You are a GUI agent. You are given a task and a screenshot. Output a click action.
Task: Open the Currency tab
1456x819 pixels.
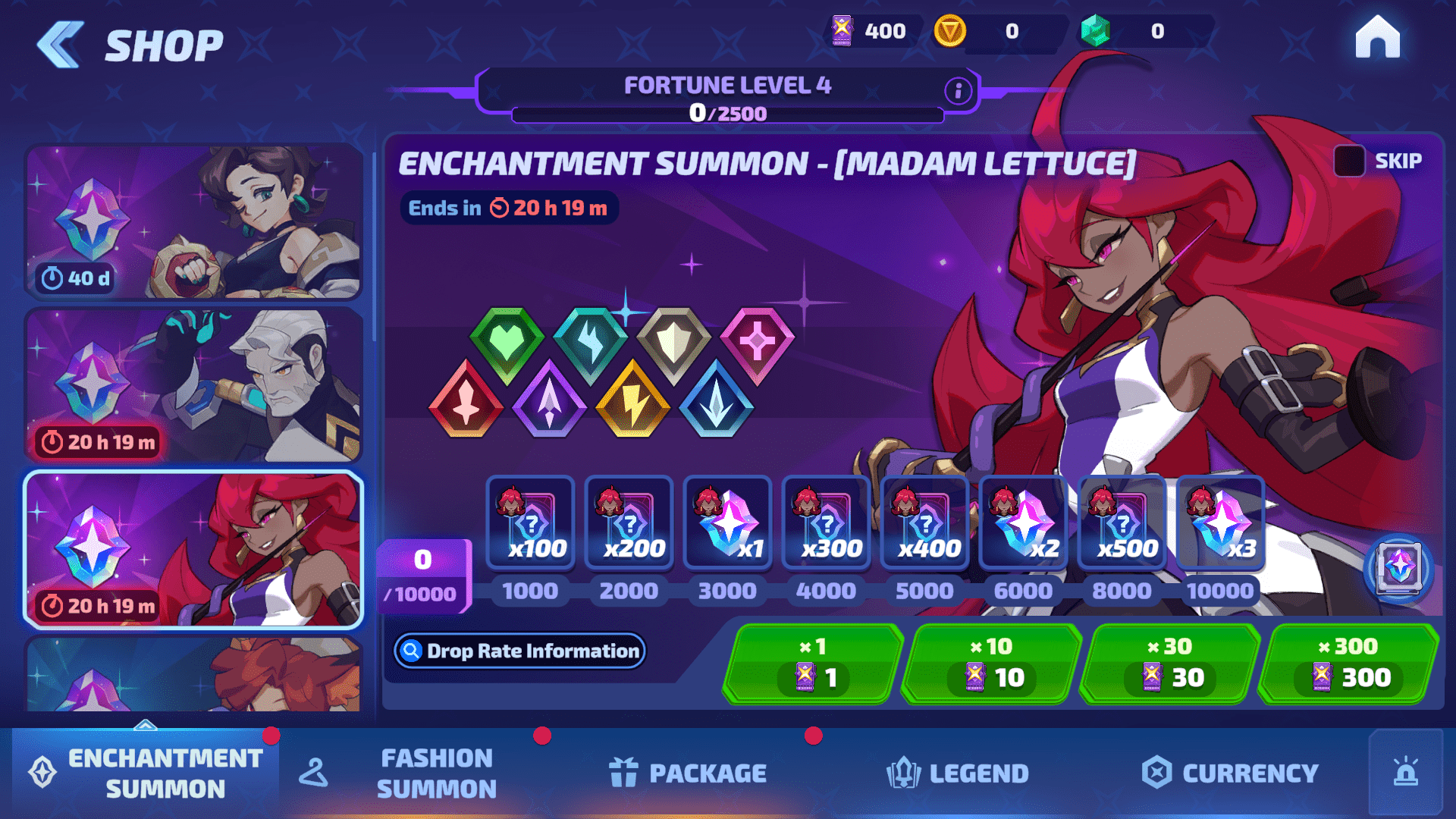1230,773
